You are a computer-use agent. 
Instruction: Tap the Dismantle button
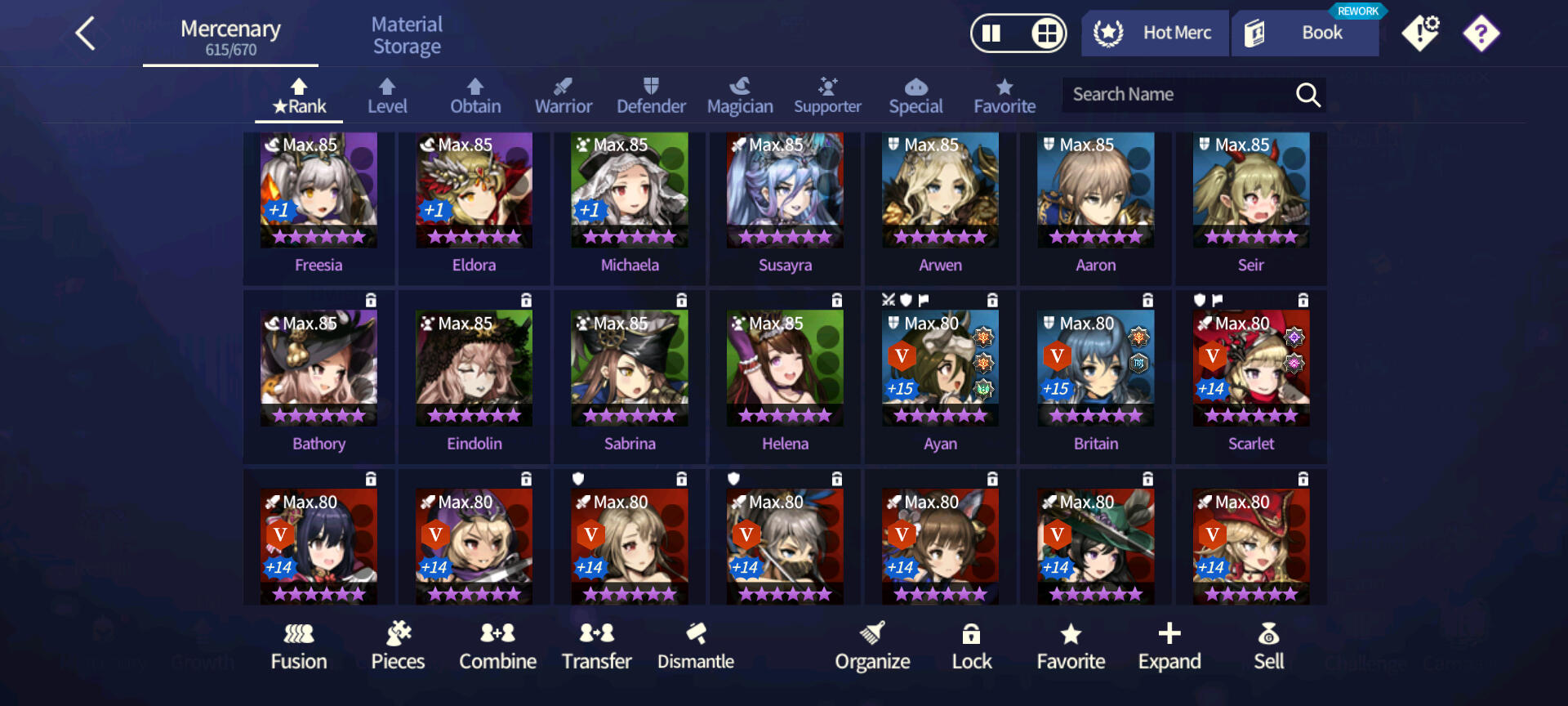pos(696,646)
